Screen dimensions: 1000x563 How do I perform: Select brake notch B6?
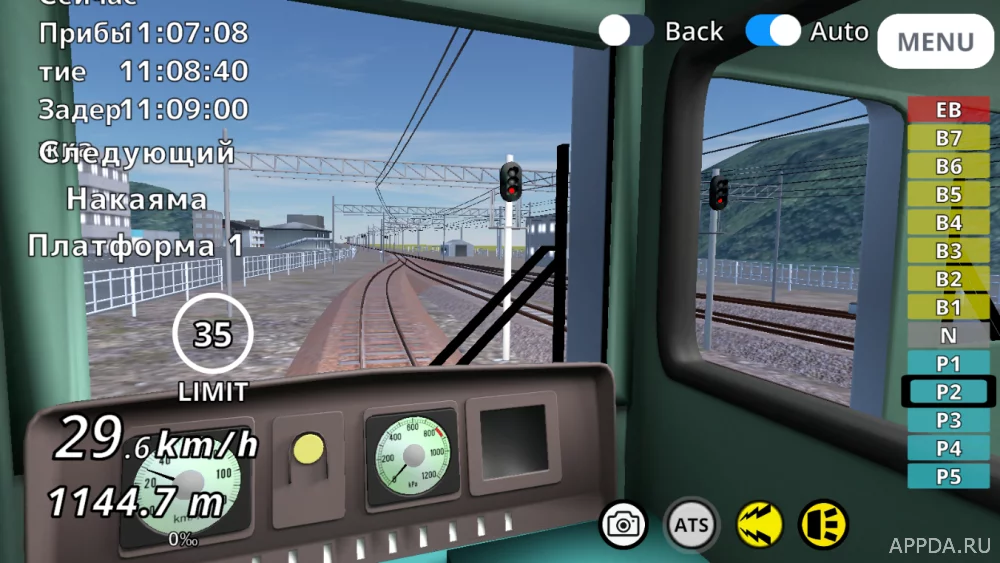[x=948, y=166]
